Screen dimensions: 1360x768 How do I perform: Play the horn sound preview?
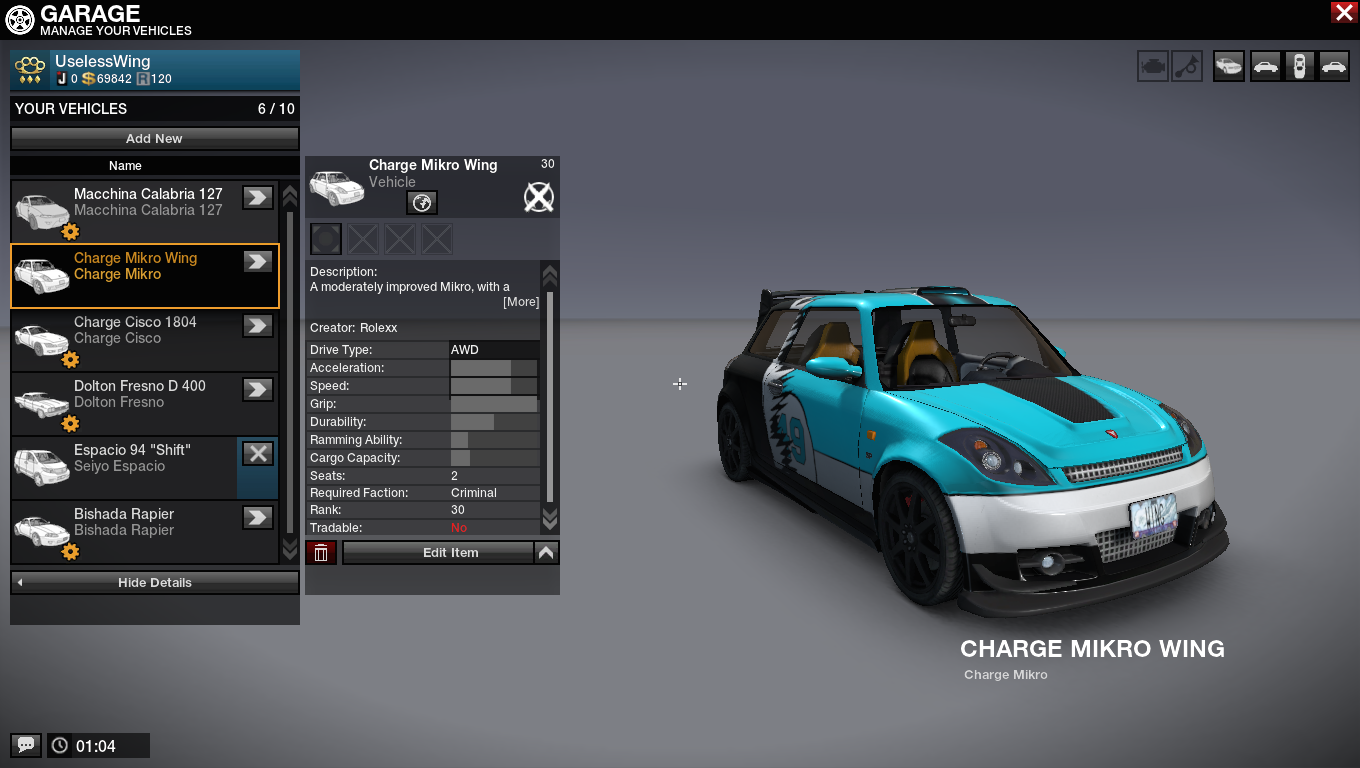pyautogui.click(x=1187, y=67)
